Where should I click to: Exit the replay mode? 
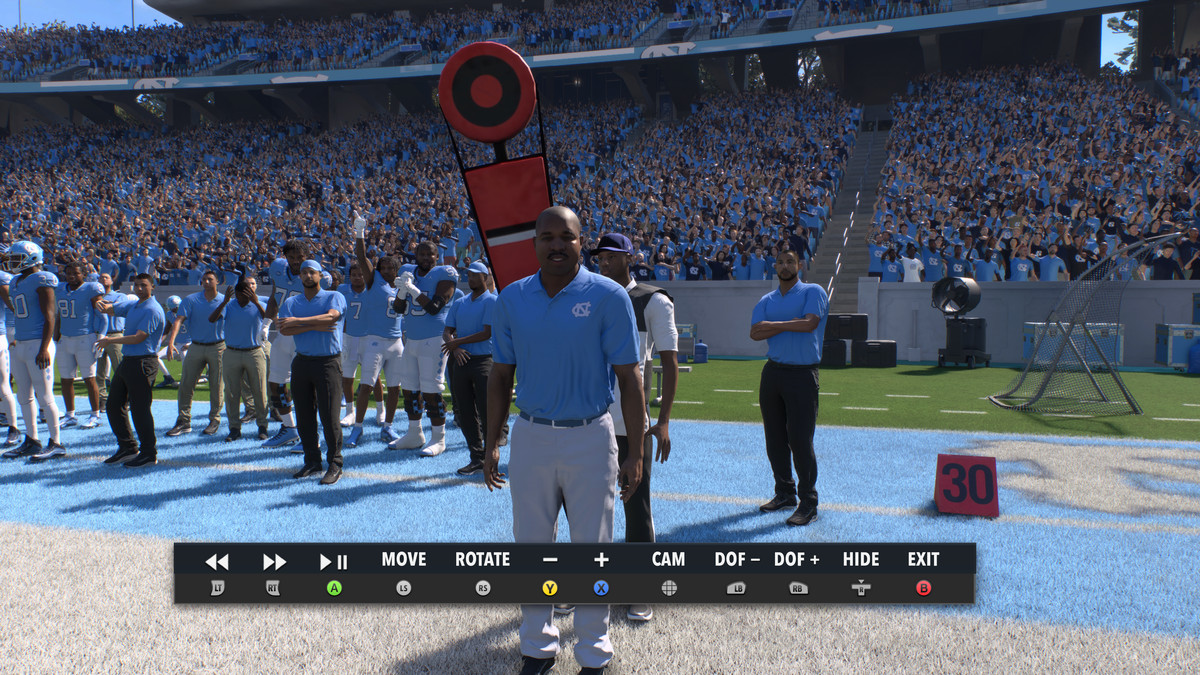[x=923, y=560]
